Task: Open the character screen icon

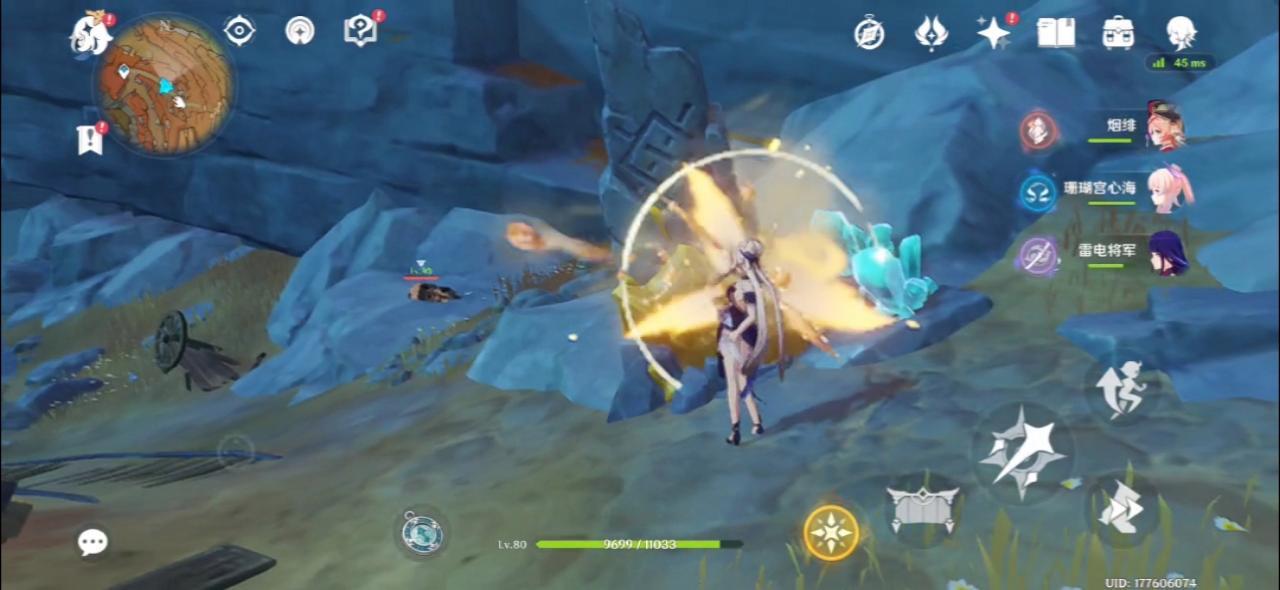Action: (x=1181, y=33)
